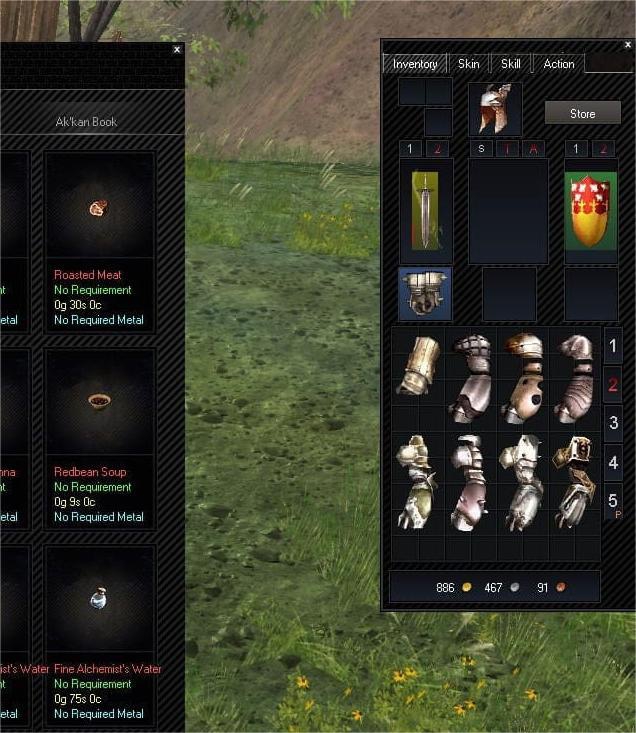Open inventory bag page 4
The height and width of the screenshot is (733, 636).
[x=613, y=463]
